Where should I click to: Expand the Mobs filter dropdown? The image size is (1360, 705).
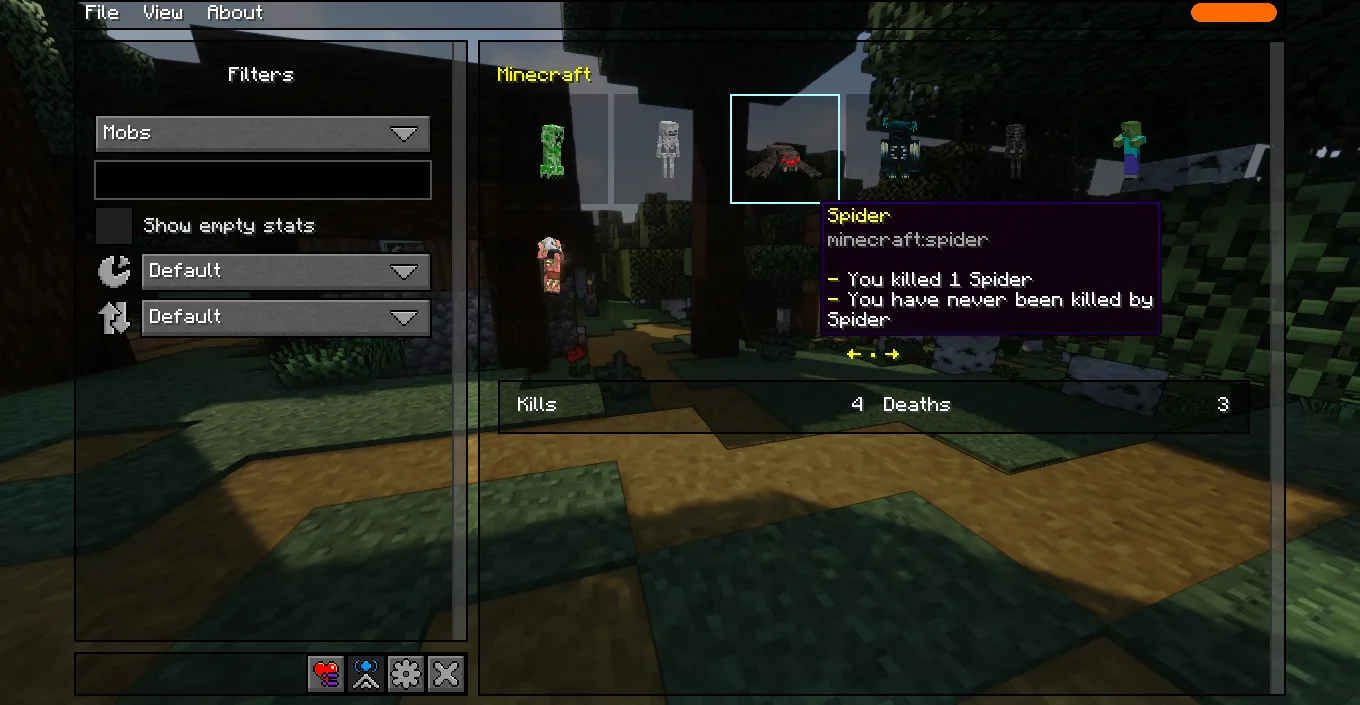click(263, 133)
